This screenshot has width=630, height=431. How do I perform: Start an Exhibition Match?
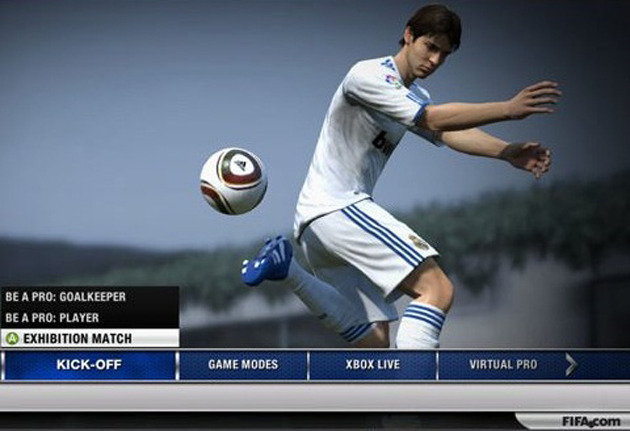[77, 338]
